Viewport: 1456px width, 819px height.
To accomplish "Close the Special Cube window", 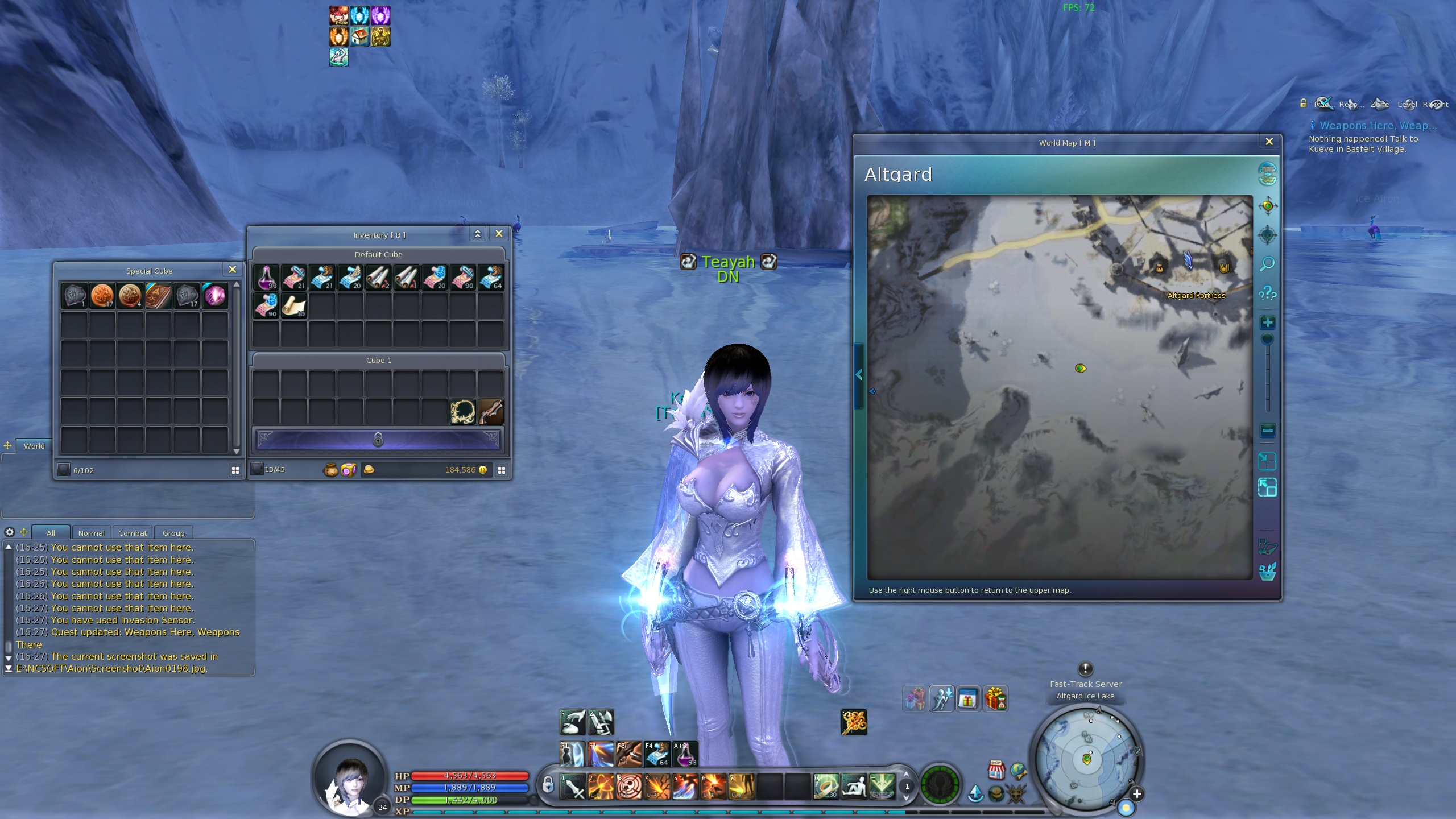I will click(232, 270).
